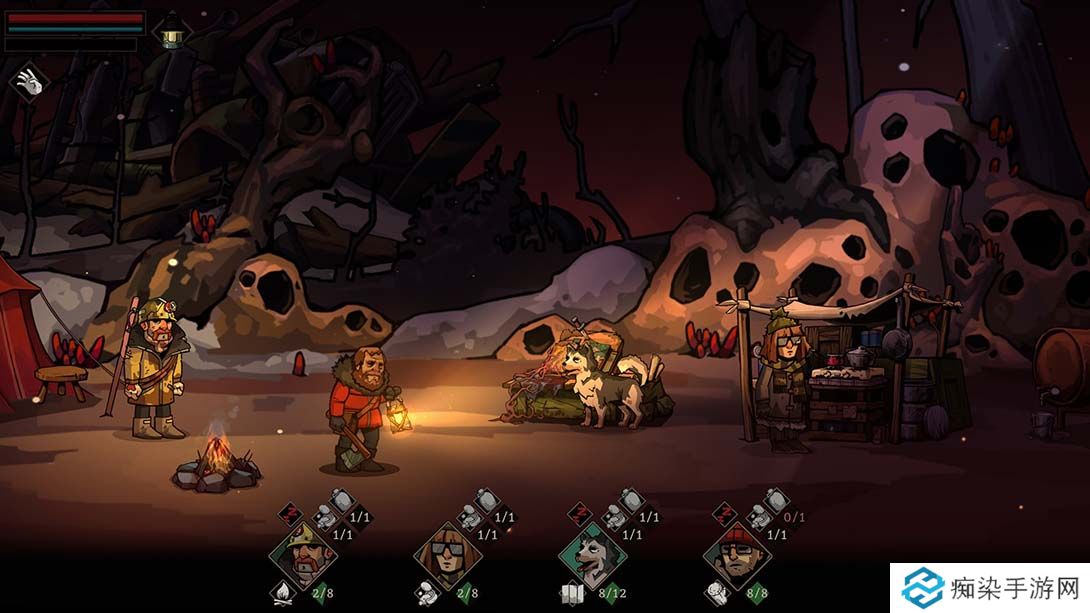The height and width of the screenshot is (613, 1090).
Task: Click the icon below the sunglasses character portrait
Action: pos(427,593)
